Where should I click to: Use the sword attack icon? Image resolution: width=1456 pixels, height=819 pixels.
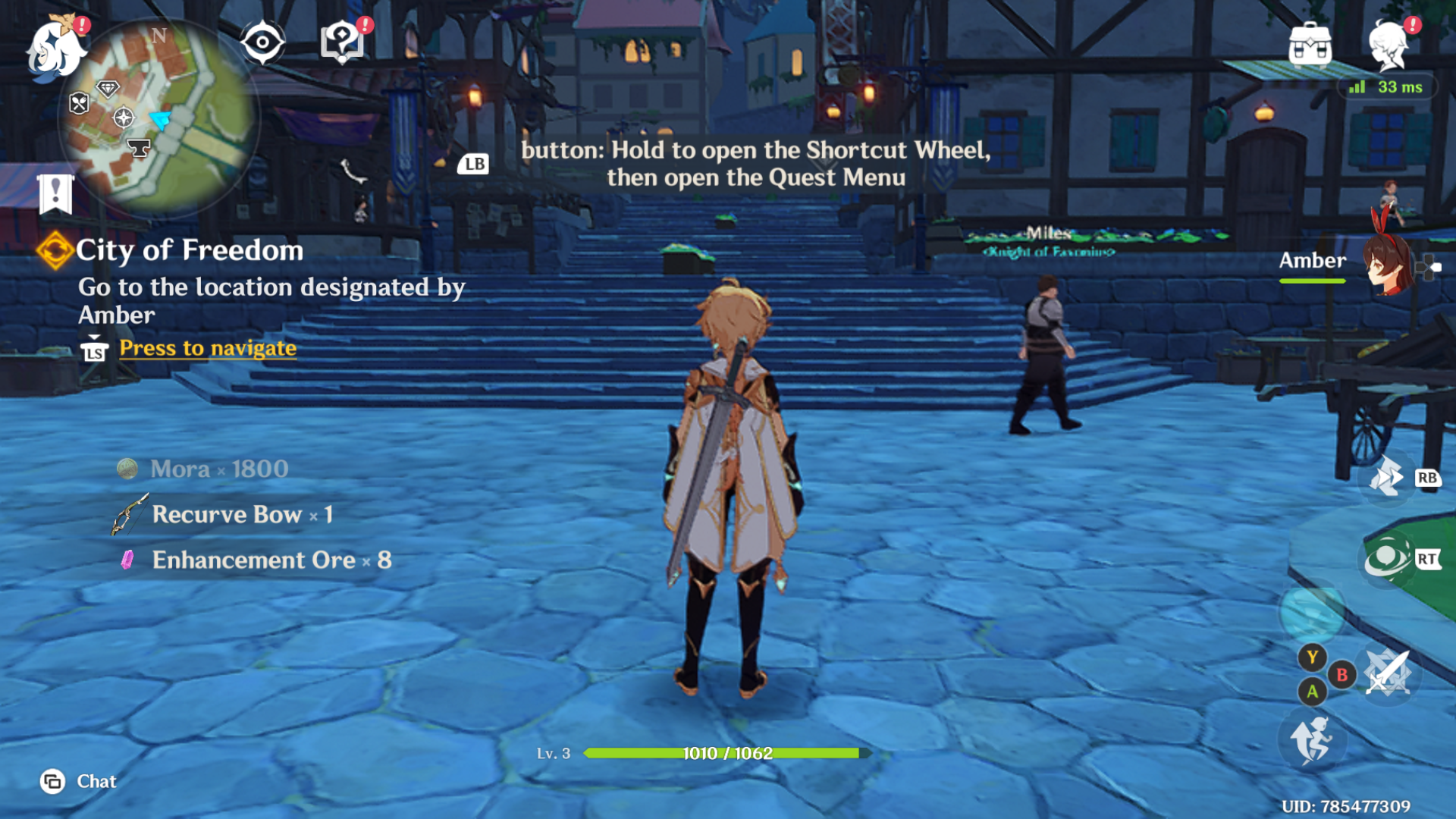pos(1388,673)
